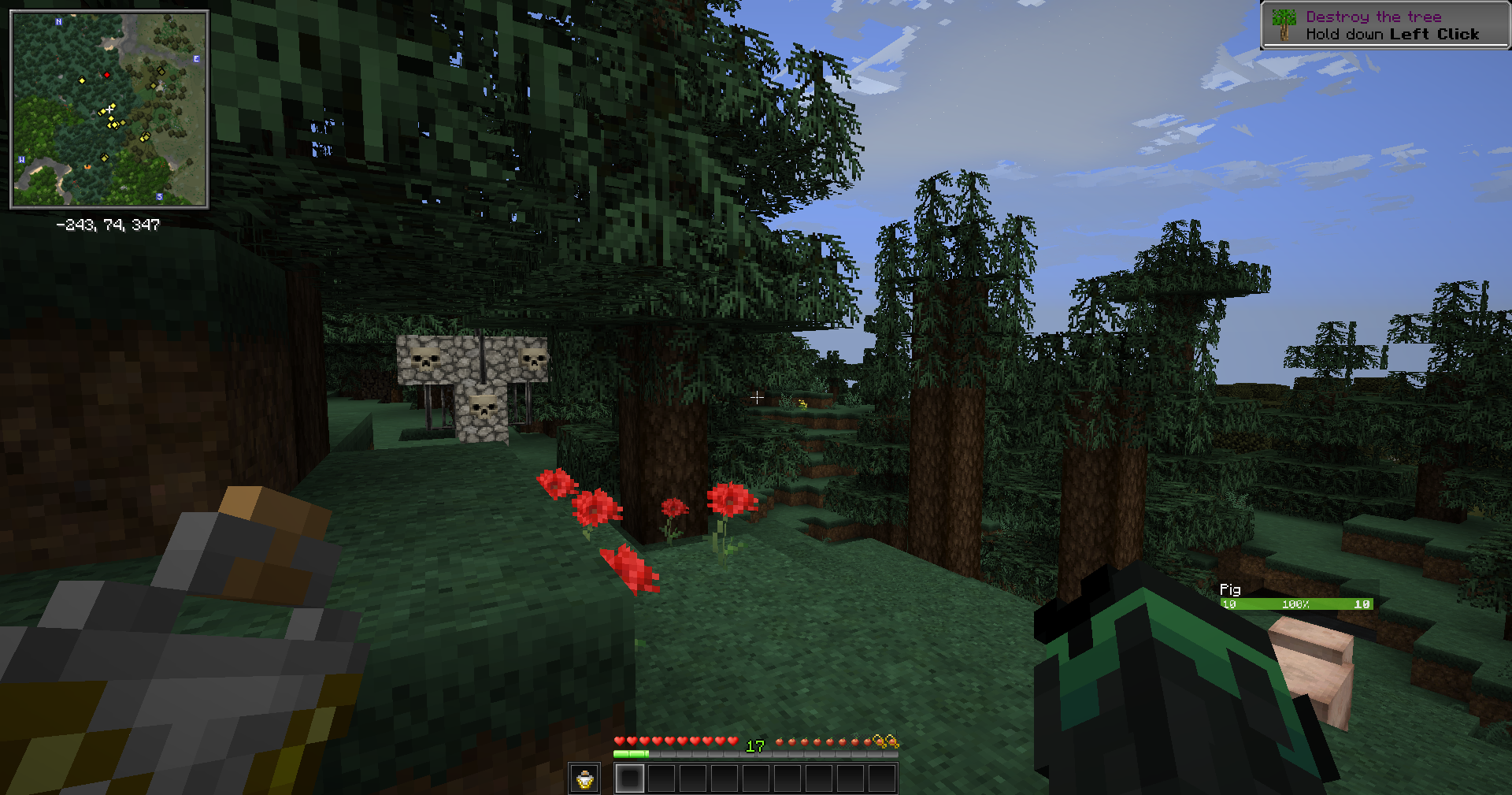Click the leftmost heart in the health bar
The image size is (1512, 795).
coord(620,741)
